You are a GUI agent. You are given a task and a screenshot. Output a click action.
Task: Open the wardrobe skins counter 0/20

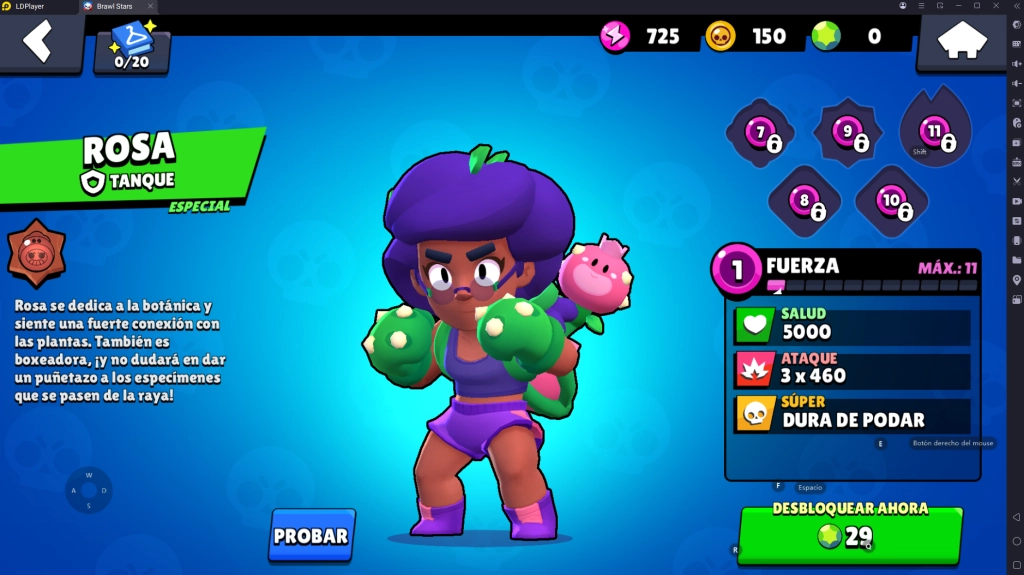132,48
